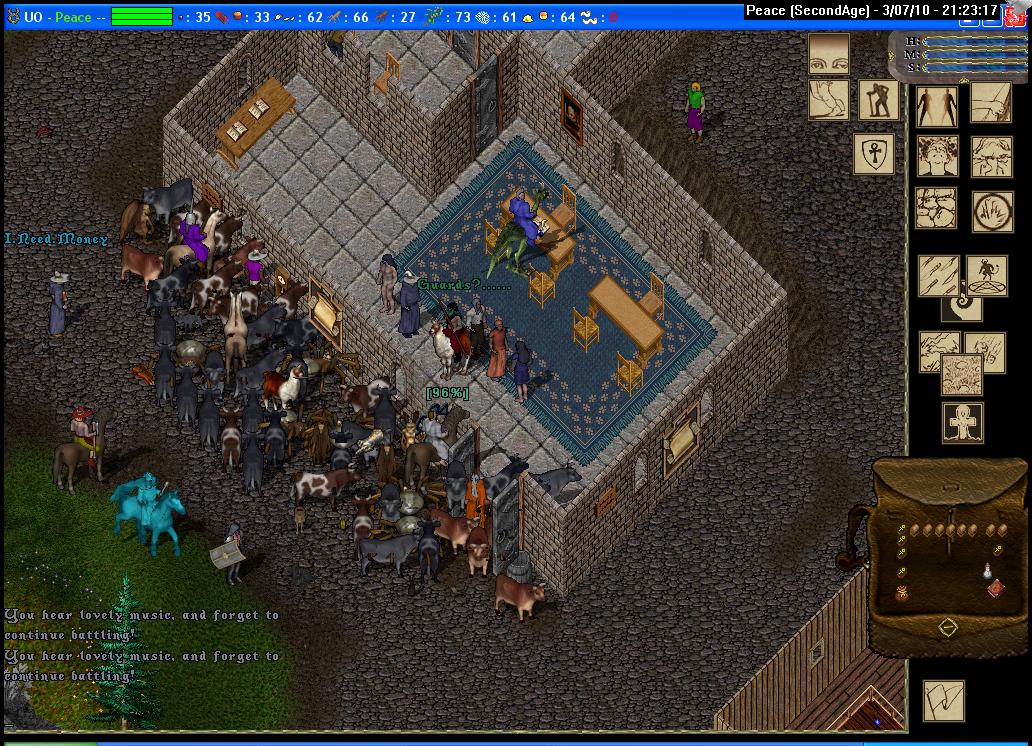Open the red spellbook in the backpack
Image resolution: width=1032 pixels, height=746 pixels.
[996, 588]
